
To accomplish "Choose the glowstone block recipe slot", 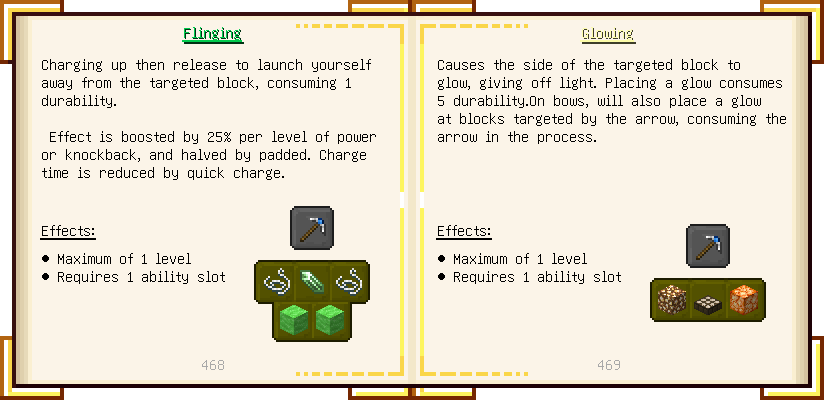I will [x=670, y=300].
